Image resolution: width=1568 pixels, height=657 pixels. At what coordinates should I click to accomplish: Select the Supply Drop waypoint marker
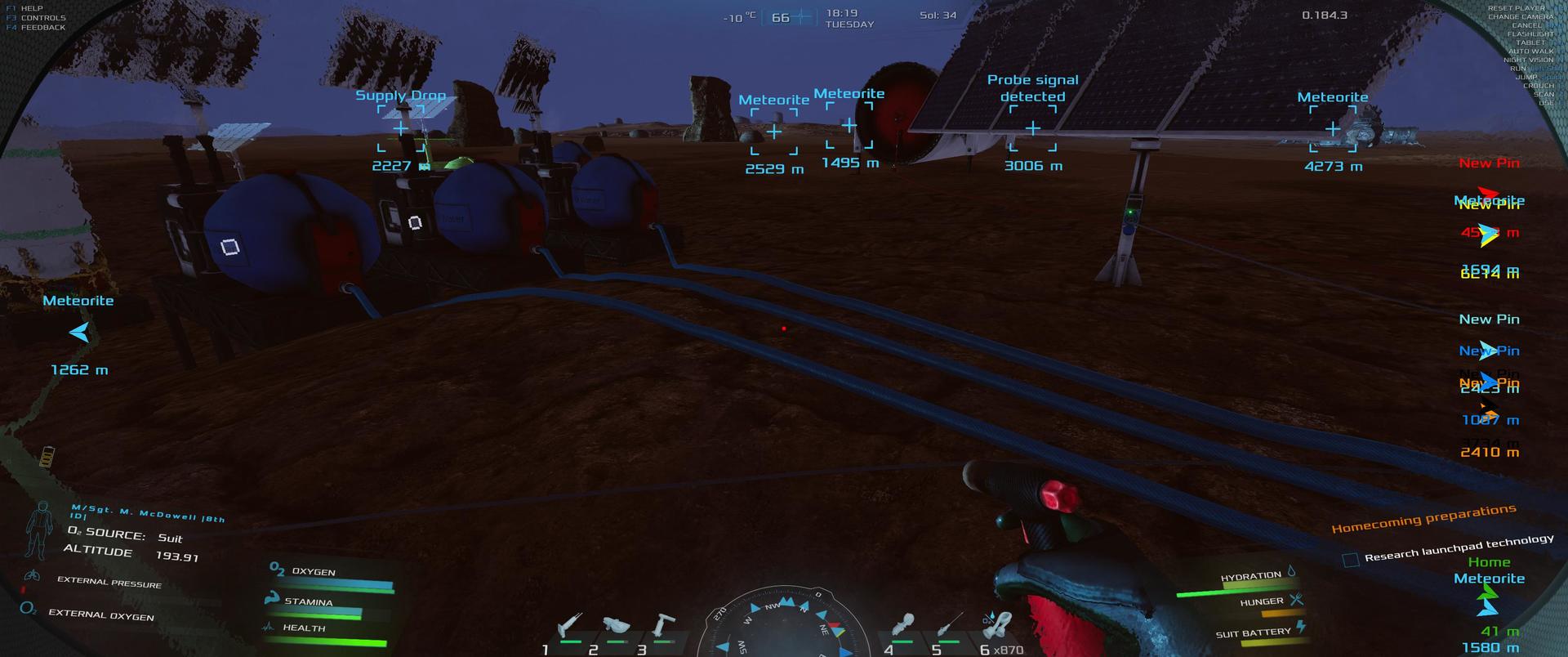(400, 129)
